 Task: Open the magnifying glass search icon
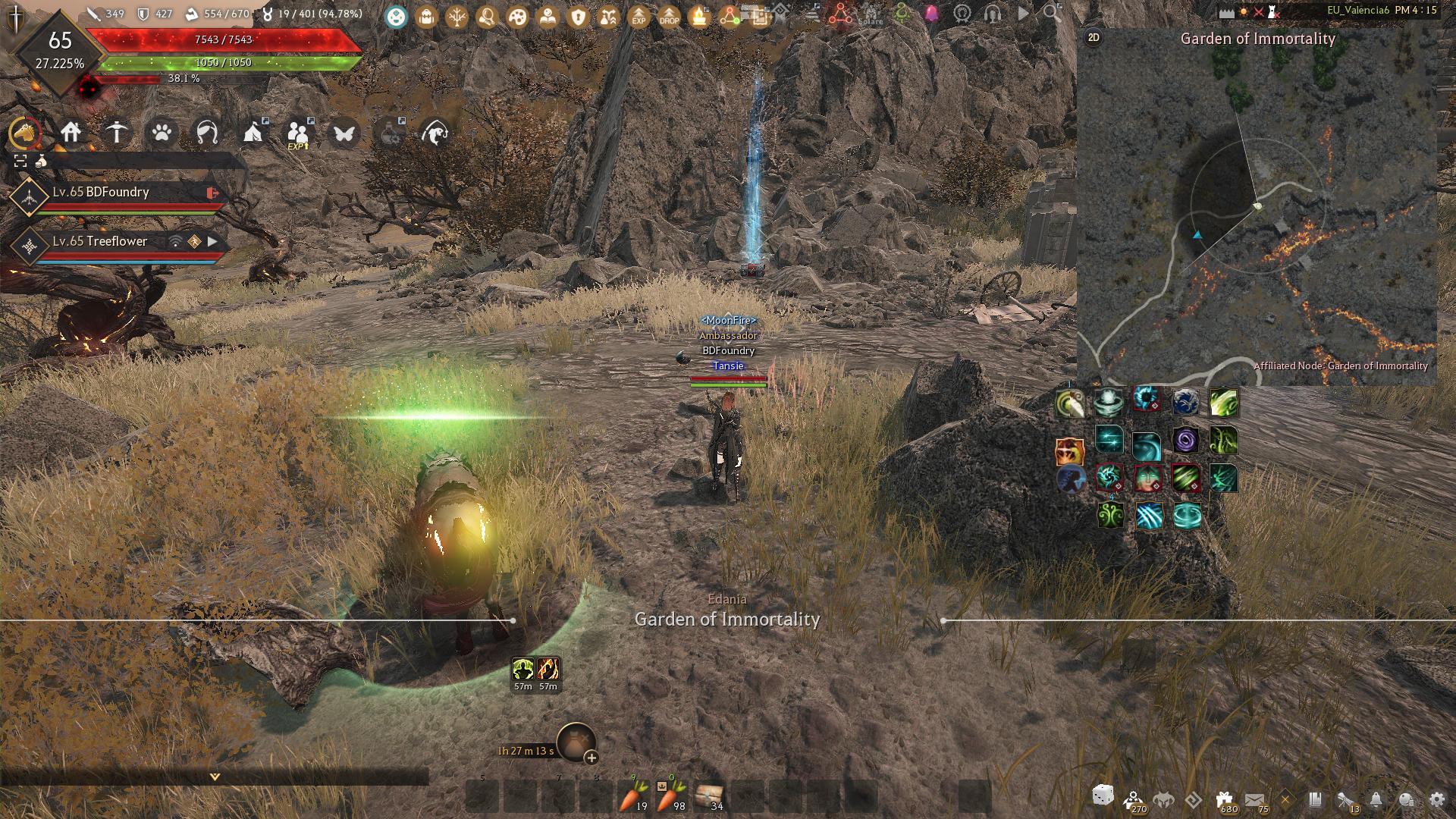pos(1051,12)
